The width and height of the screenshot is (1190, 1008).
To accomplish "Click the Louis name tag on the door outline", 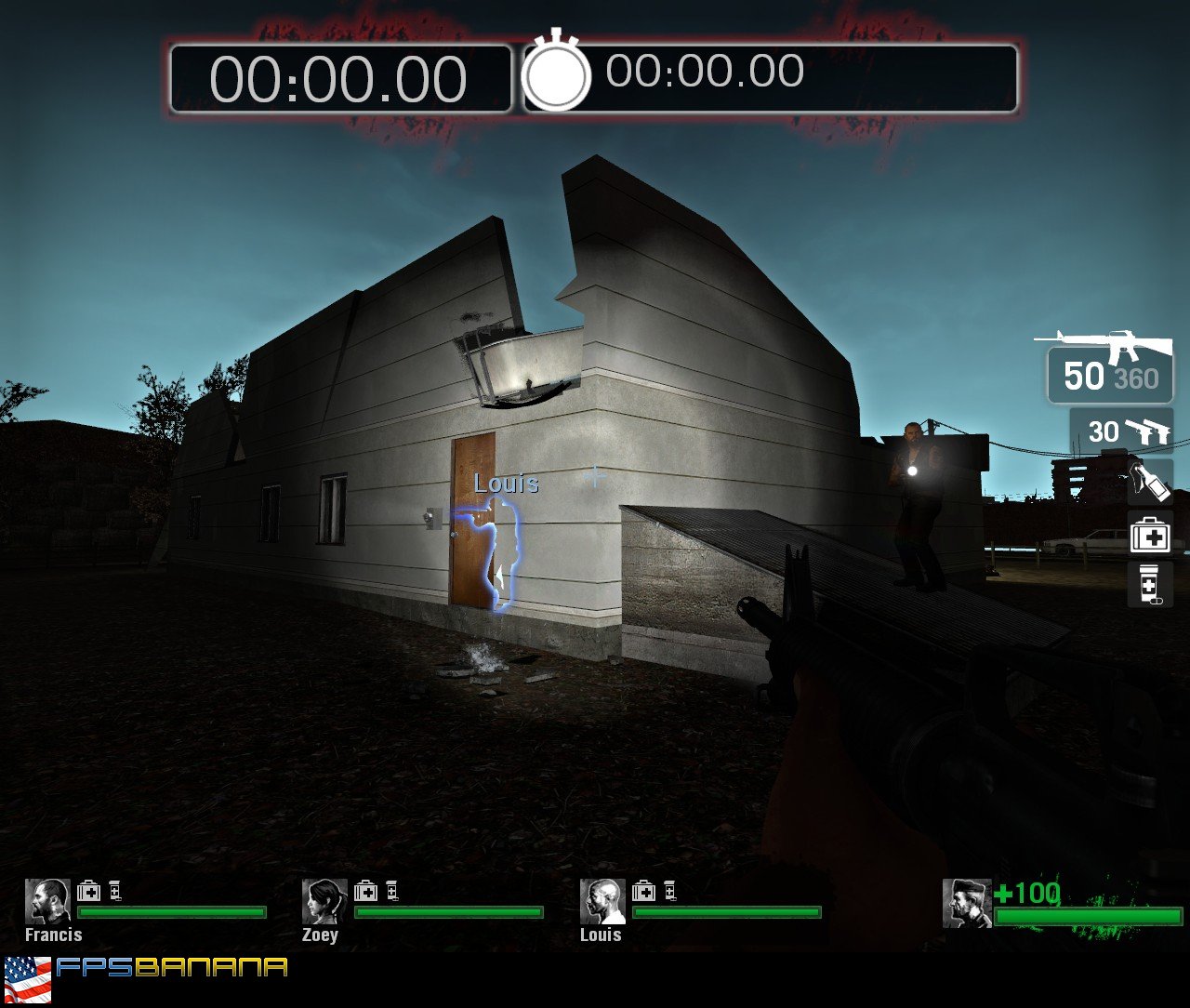I will [x=506, y=483].
